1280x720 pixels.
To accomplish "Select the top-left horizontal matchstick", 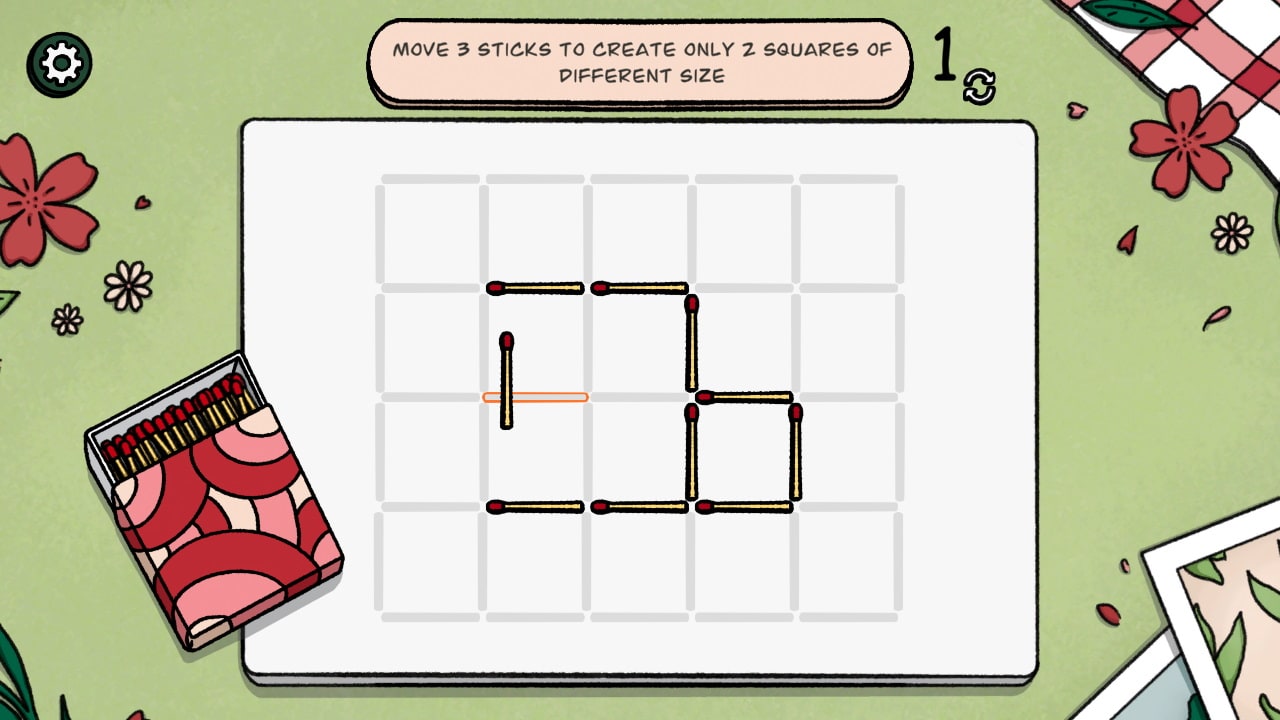I will 535,287.
